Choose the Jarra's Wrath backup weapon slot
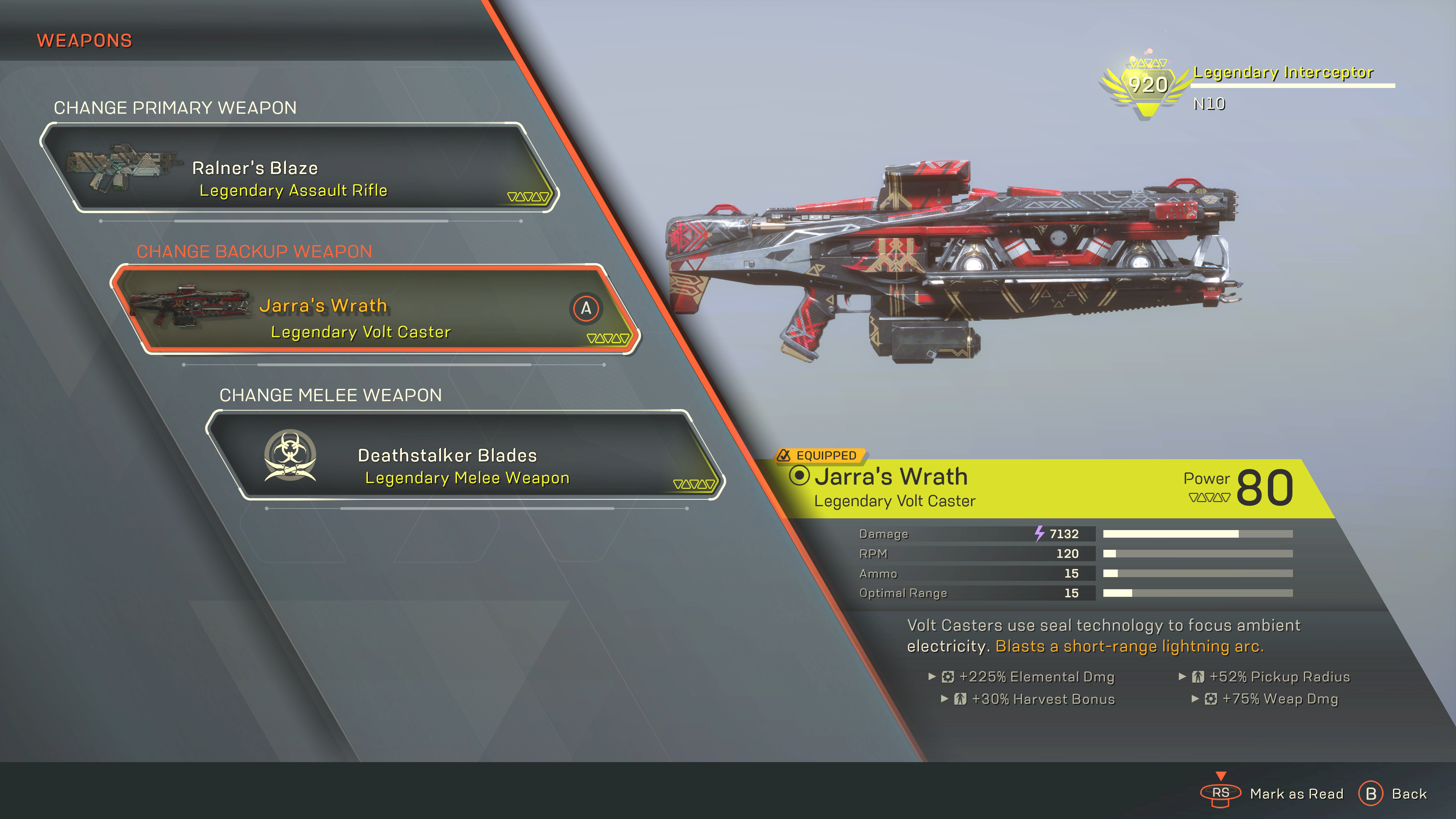This screenshot has height=819, width=1456. point(376,310)
